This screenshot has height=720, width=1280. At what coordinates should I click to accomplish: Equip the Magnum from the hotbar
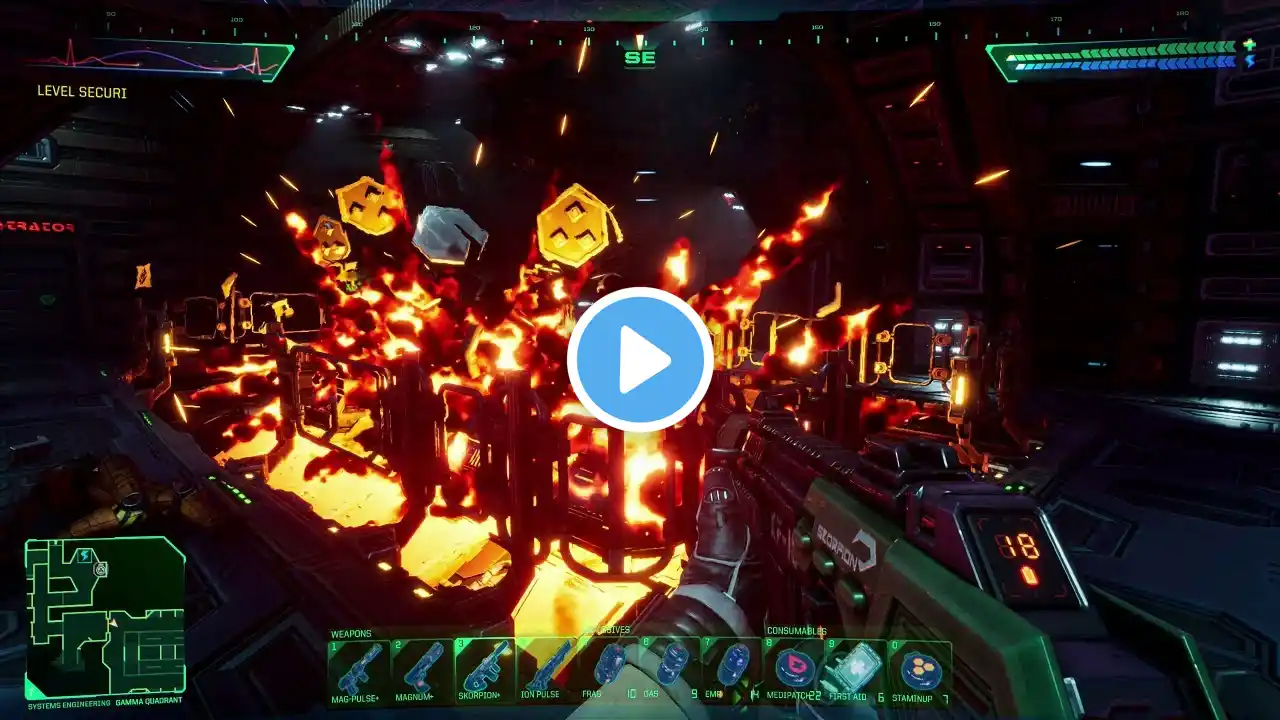pyautogui.click(x=420, y=666)
